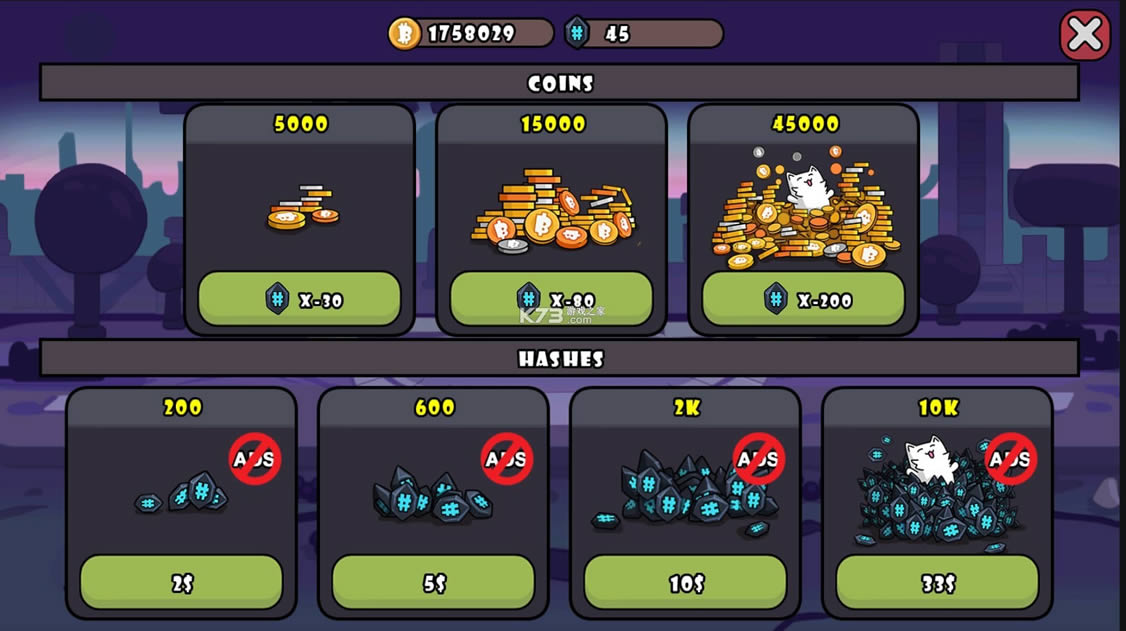This screenshot has width=1126, height=631.
Task: Buy 5000 coins for 30 hashes
Action: [x=299, y=299]
